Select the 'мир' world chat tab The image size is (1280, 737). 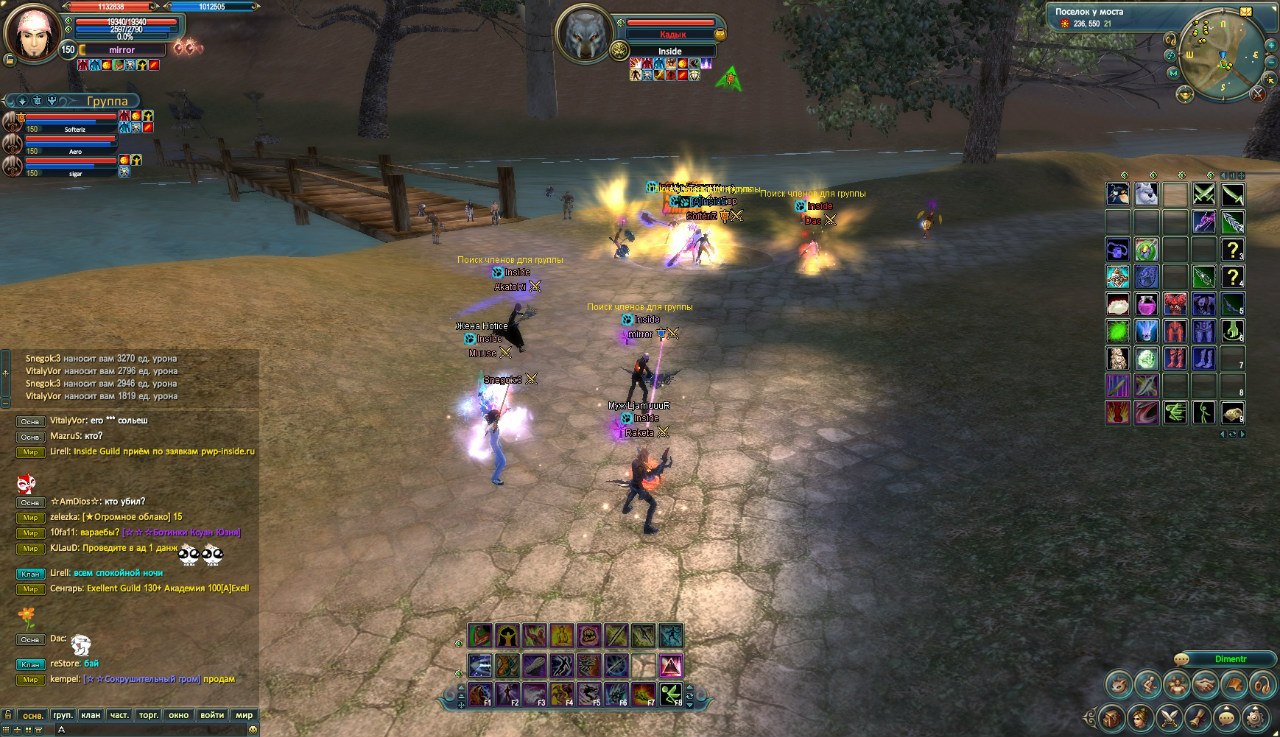coord(243,715)
